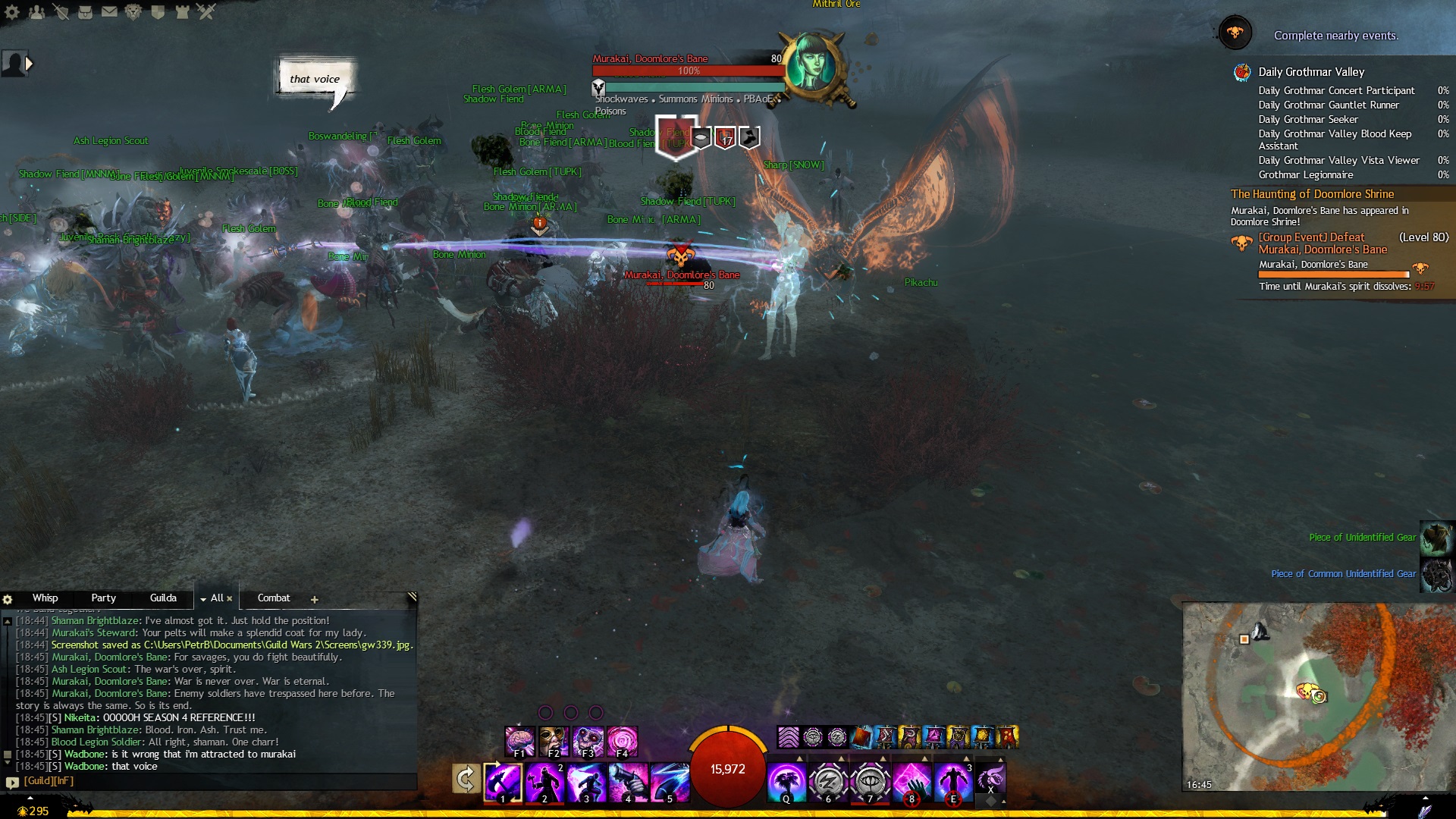The image size is (1456, 819).
Task: Click the minimap
Action: point(1317,696)
